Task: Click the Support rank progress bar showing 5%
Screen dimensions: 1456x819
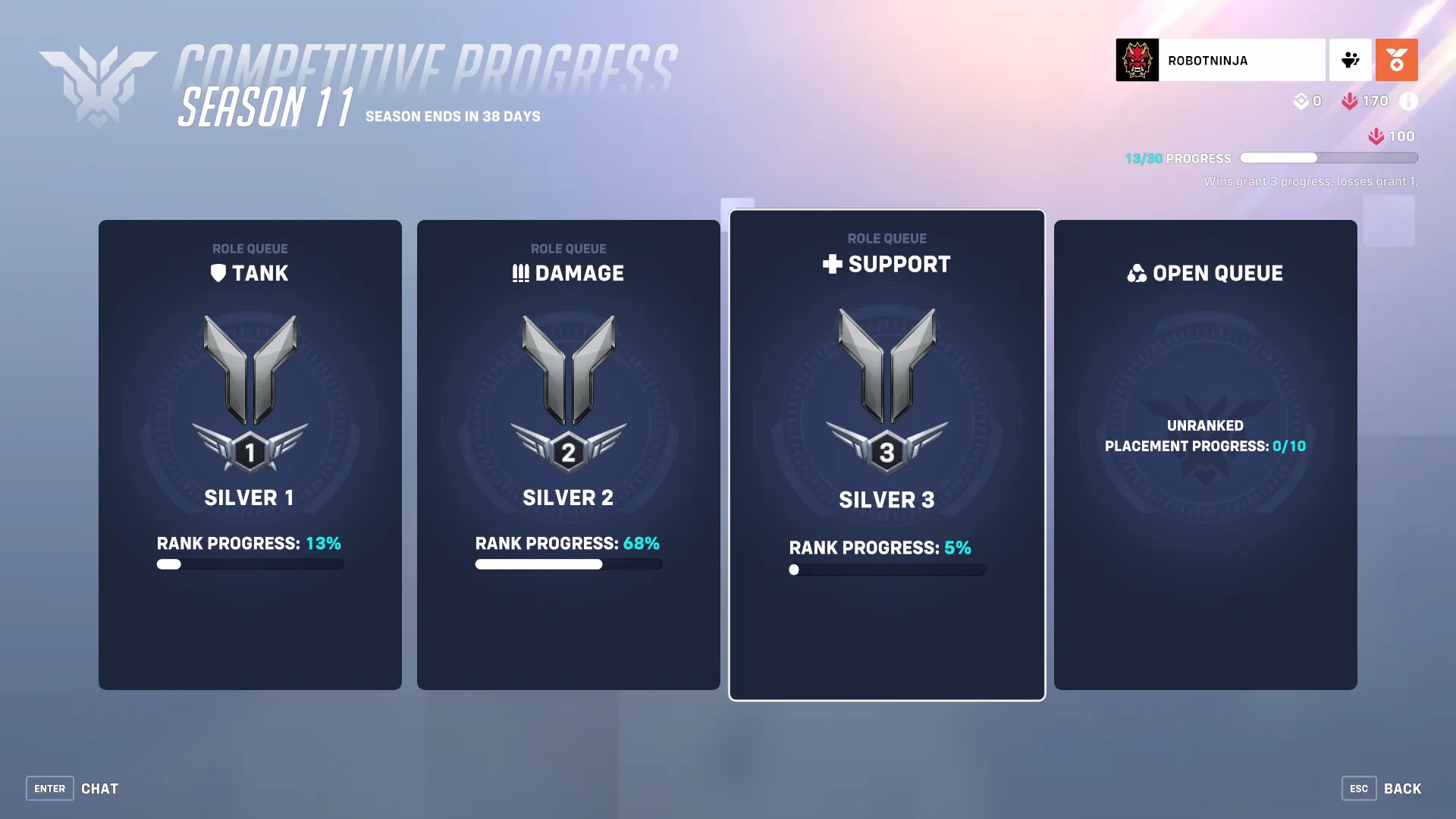Action: click(x=887, y=570)
